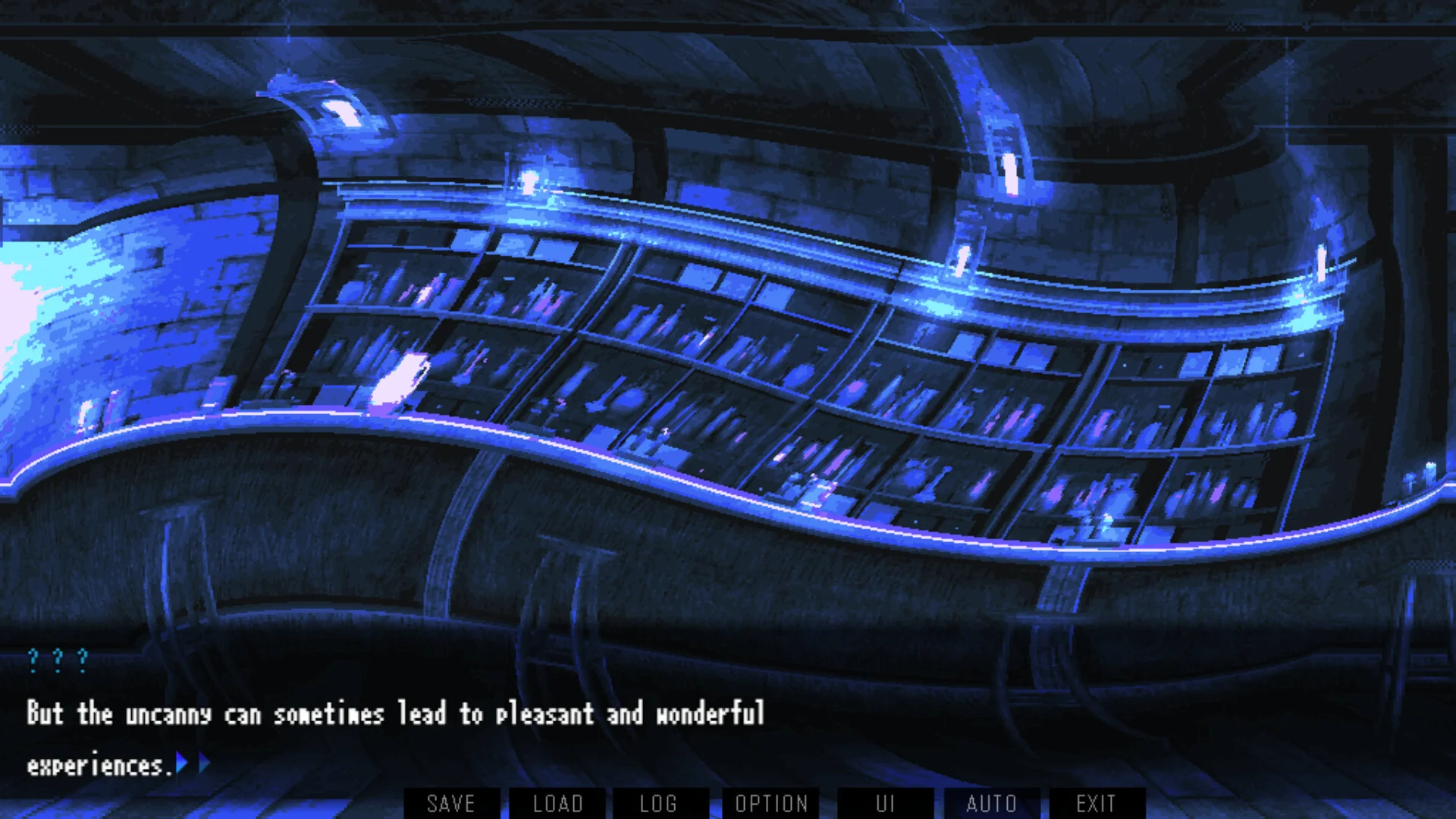Enable AUTO text advance mode
1456x819 pixels.
click(992, 804)
